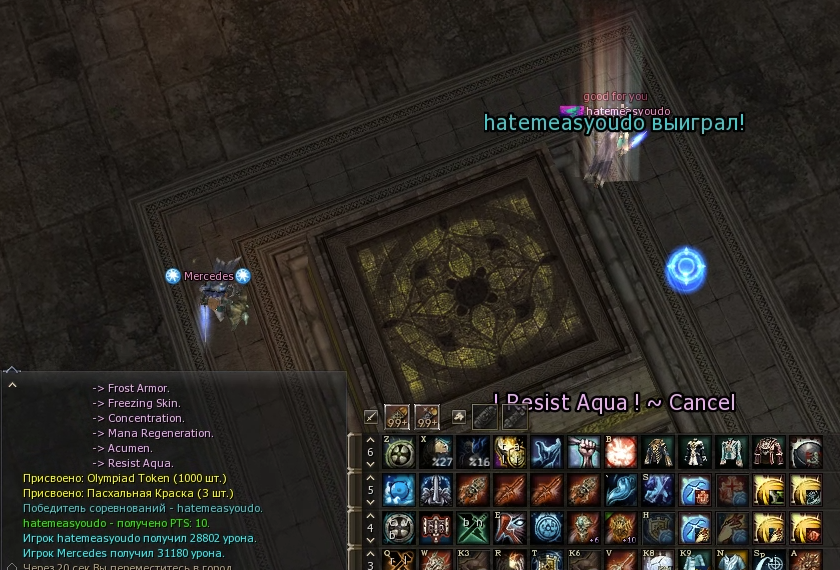840x570 pixels.
Task: Click the down arrow below hotbar number 5
Action: point(370,503)
